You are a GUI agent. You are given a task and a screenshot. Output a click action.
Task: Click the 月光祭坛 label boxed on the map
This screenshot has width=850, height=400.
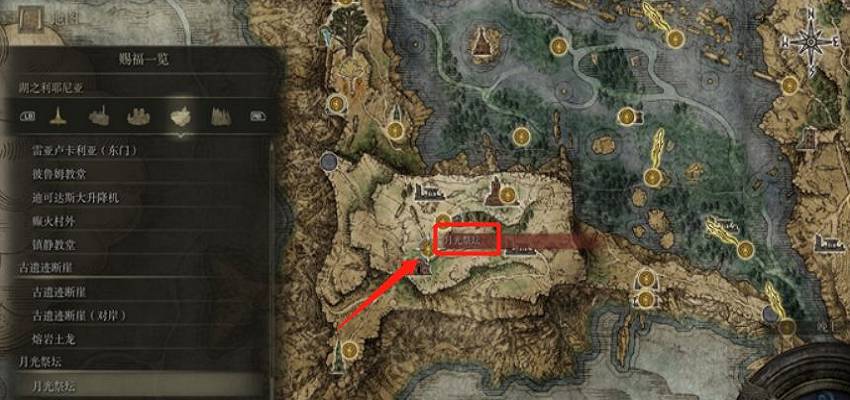point(467,241)
